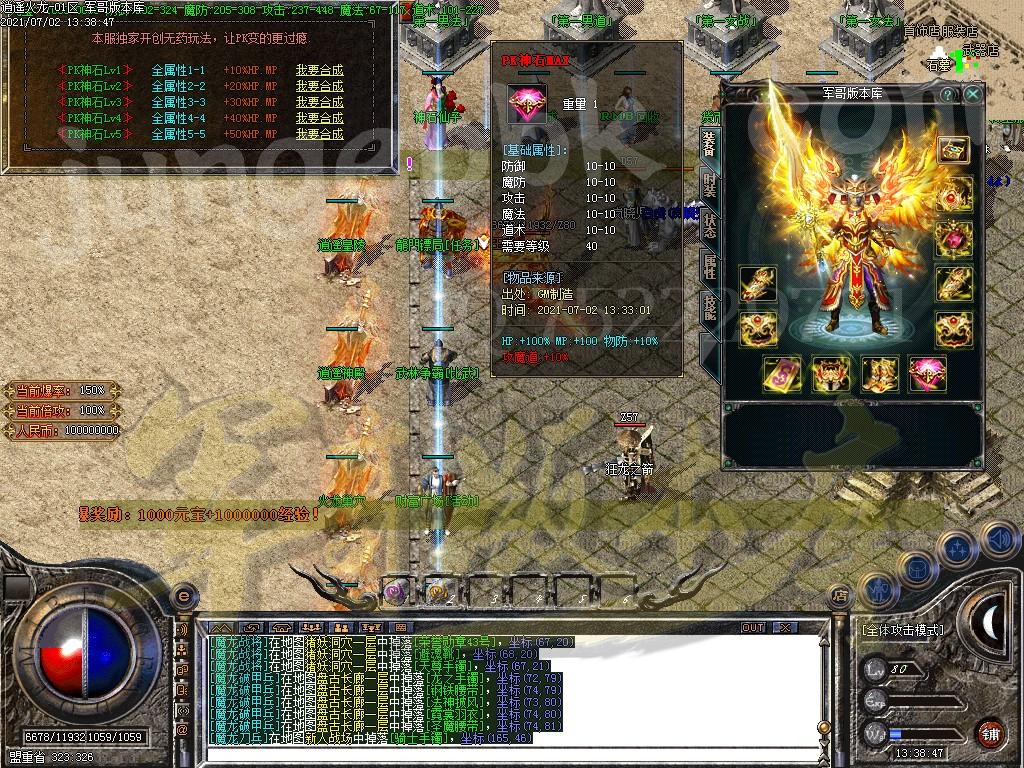Viewport: 1024px width, 768px height.
Task: Switch to the 时装 (fashion) tab
Action: click(709, 187)
